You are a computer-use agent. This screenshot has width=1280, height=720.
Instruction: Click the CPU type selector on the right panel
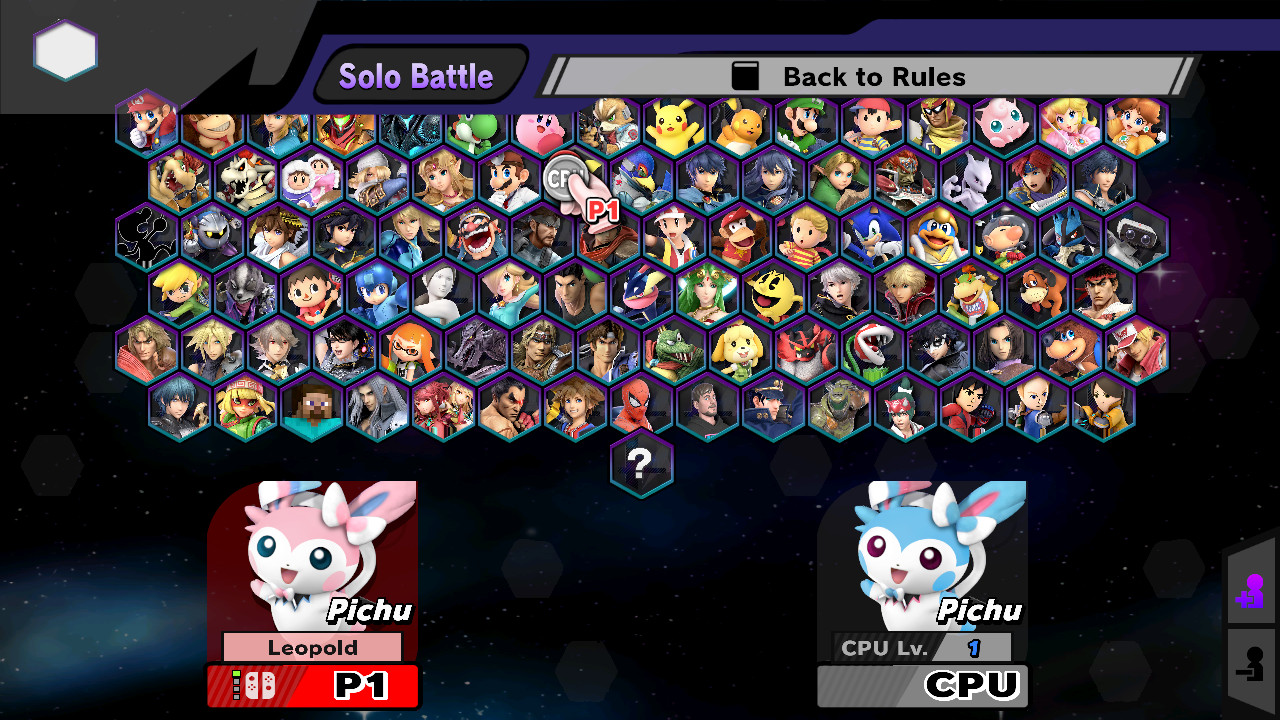pyautogui.click(x=920, y=686)
